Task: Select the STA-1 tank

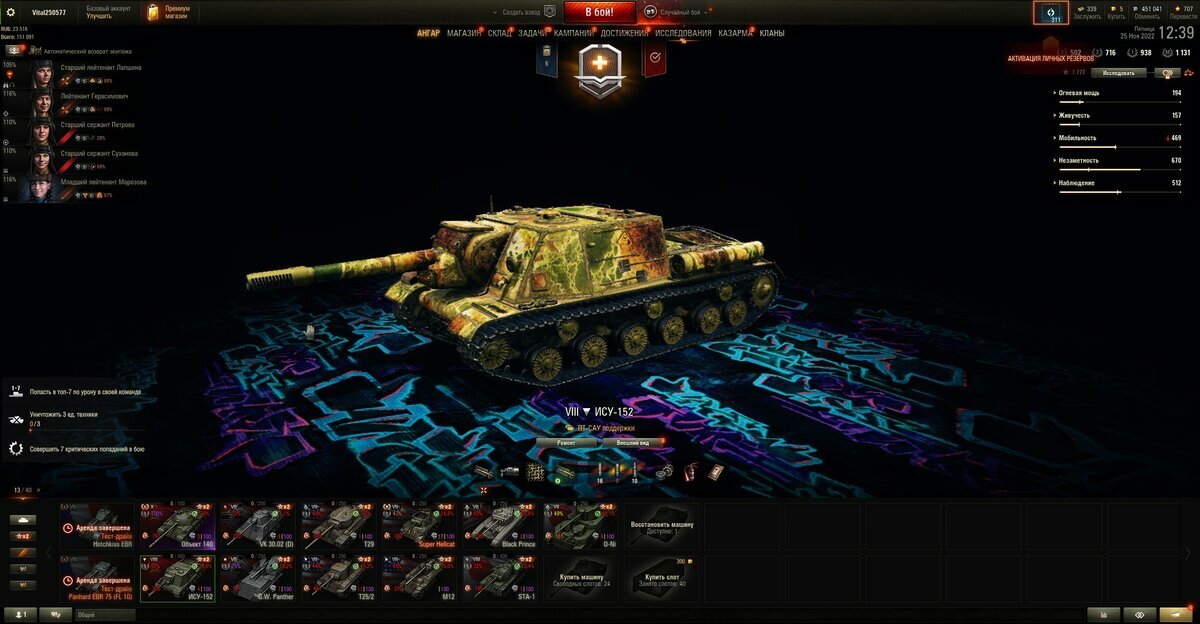Action: (500, 579)
